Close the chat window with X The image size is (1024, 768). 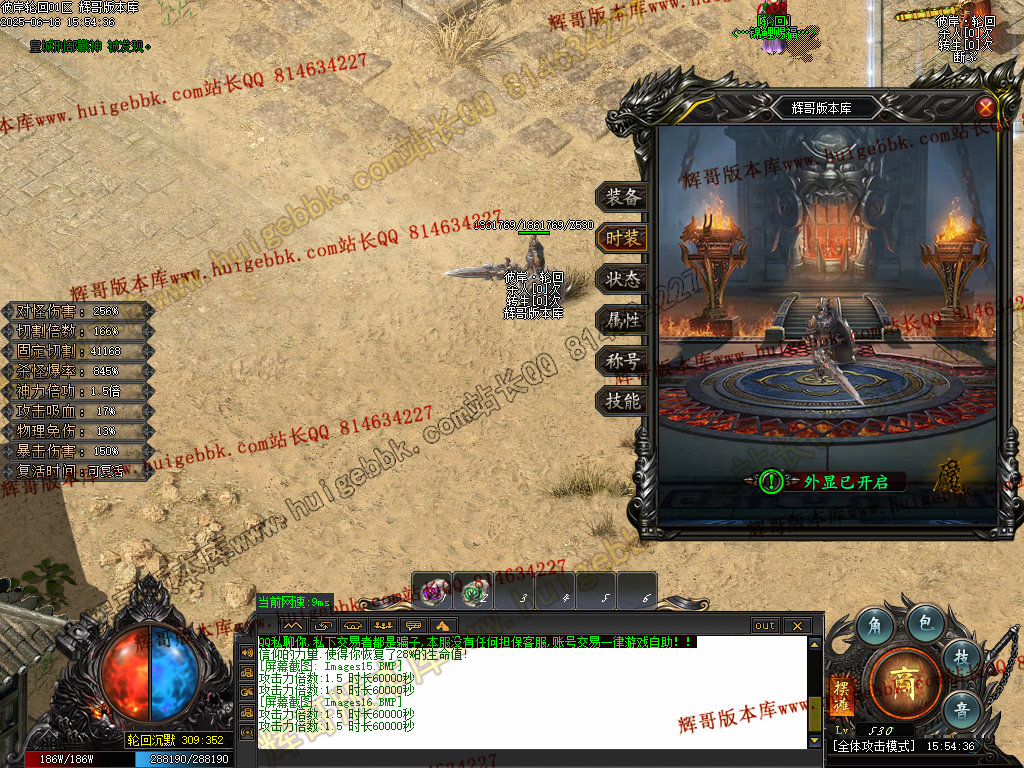(x=796, y=625)
